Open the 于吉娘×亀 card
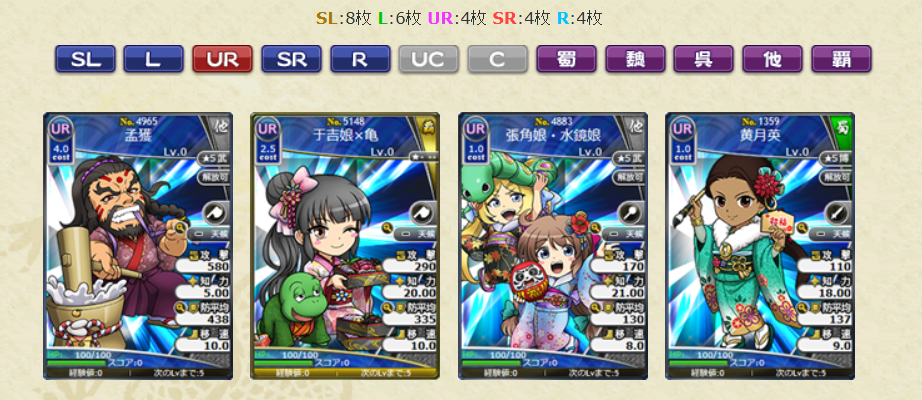The height and width of the screenshot is (400, 922). (345, 246)
